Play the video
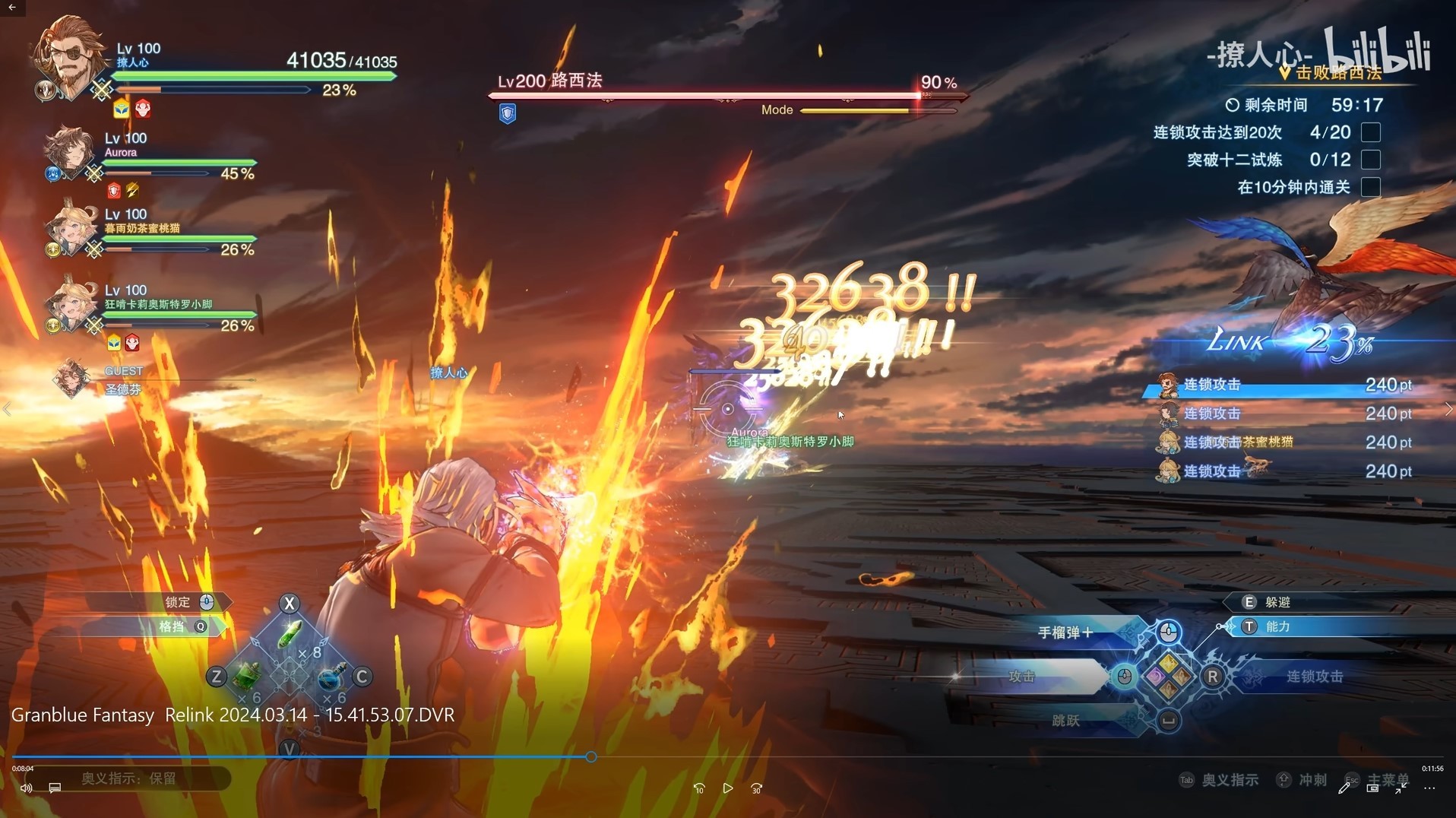The height and width of the screenshot is (818, 1456). [727, 788]
